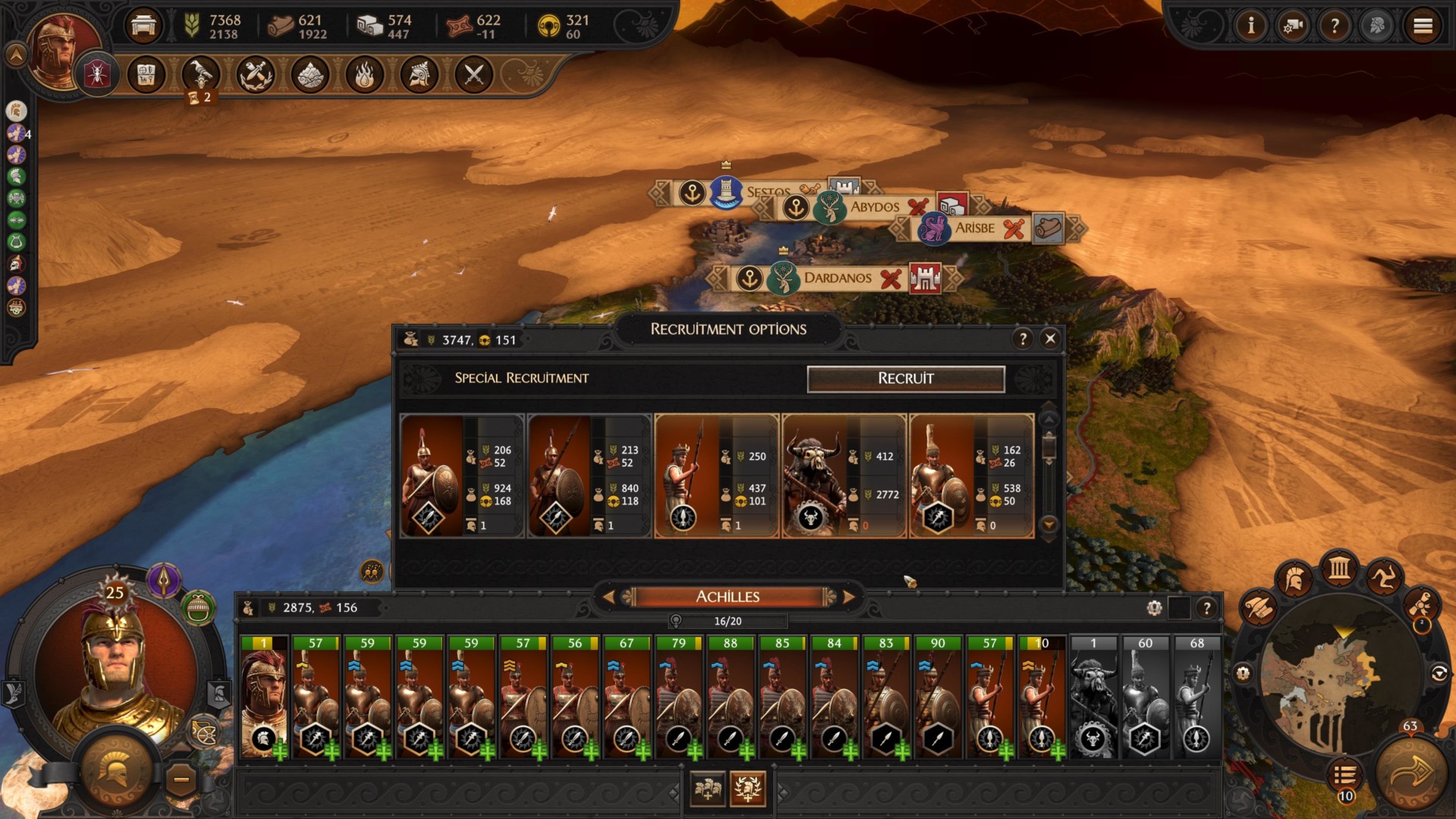The image size is (1456, 819).
Task: Close the Recruitment Options panel
Action: tap(1050, 339)
